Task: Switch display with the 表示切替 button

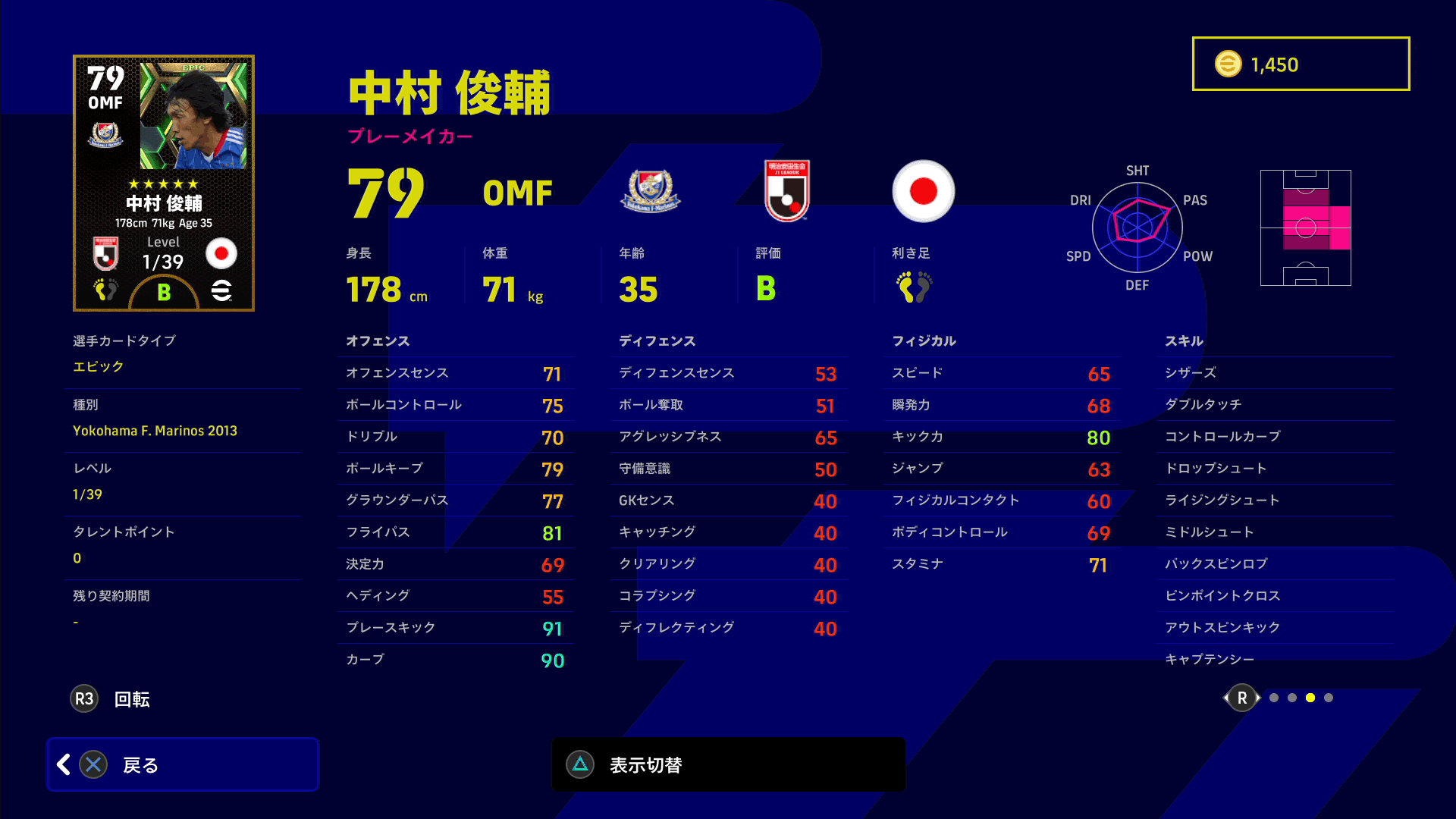Action: coord(728,764)
